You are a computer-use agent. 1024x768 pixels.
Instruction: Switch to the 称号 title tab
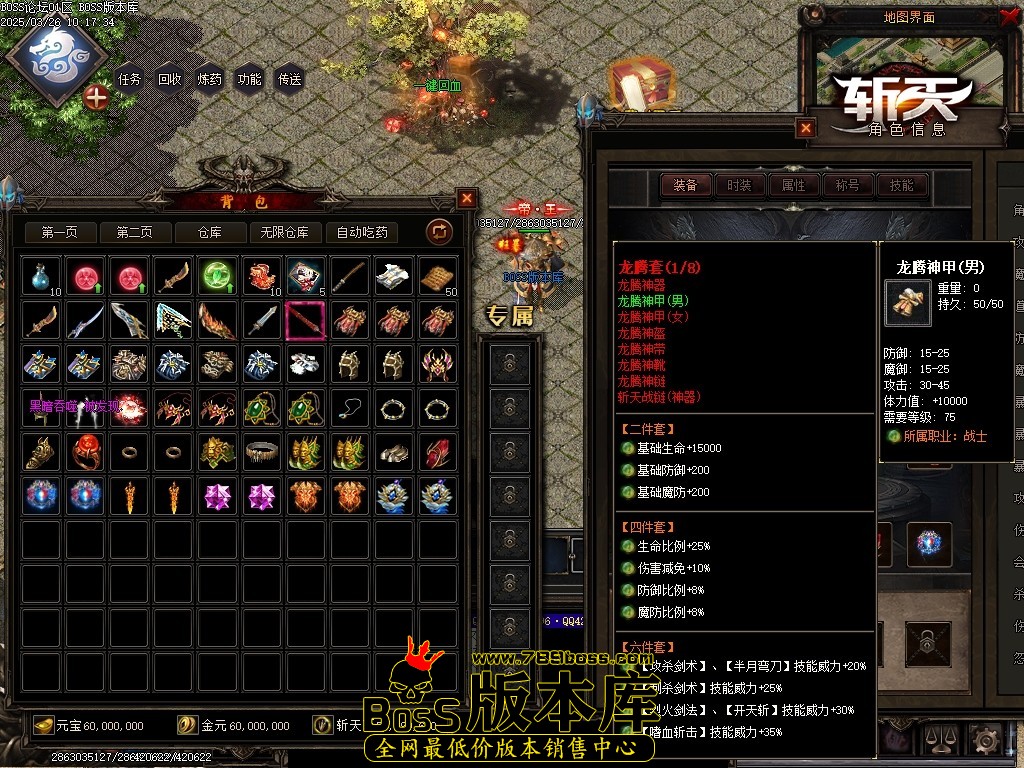847,185
